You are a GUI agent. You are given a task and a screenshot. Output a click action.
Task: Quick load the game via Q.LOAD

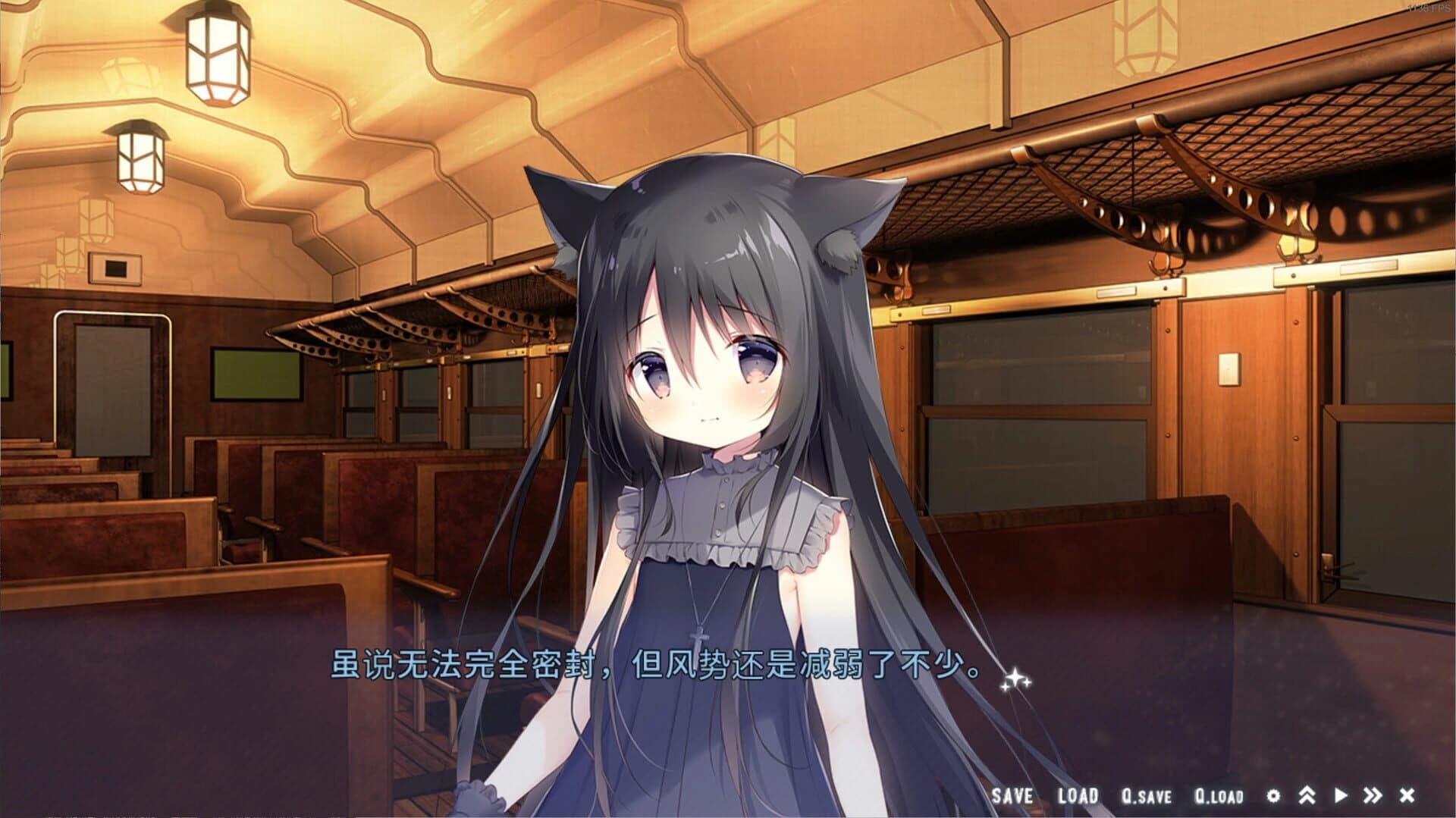1218,795
